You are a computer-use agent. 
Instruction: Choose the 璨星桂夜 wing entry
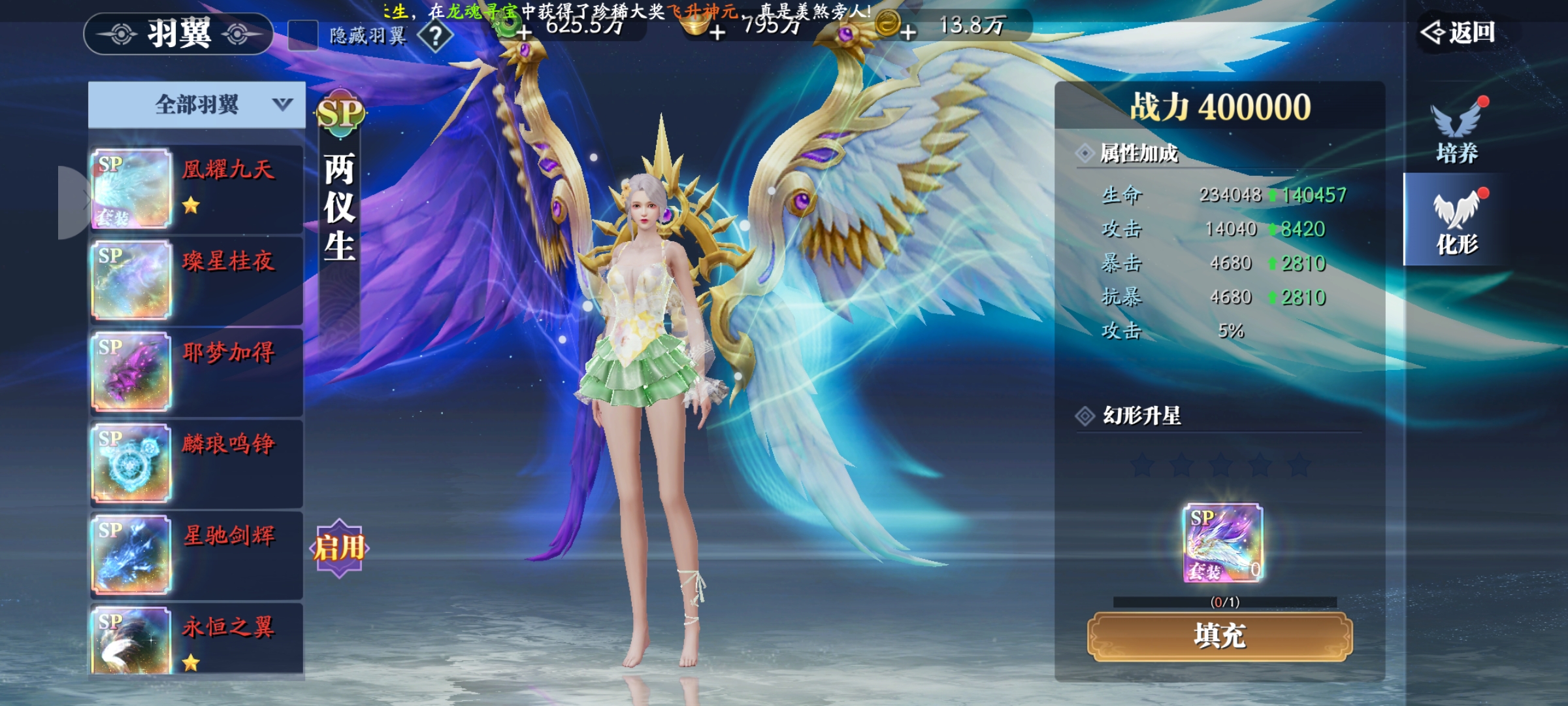[196, 280]
